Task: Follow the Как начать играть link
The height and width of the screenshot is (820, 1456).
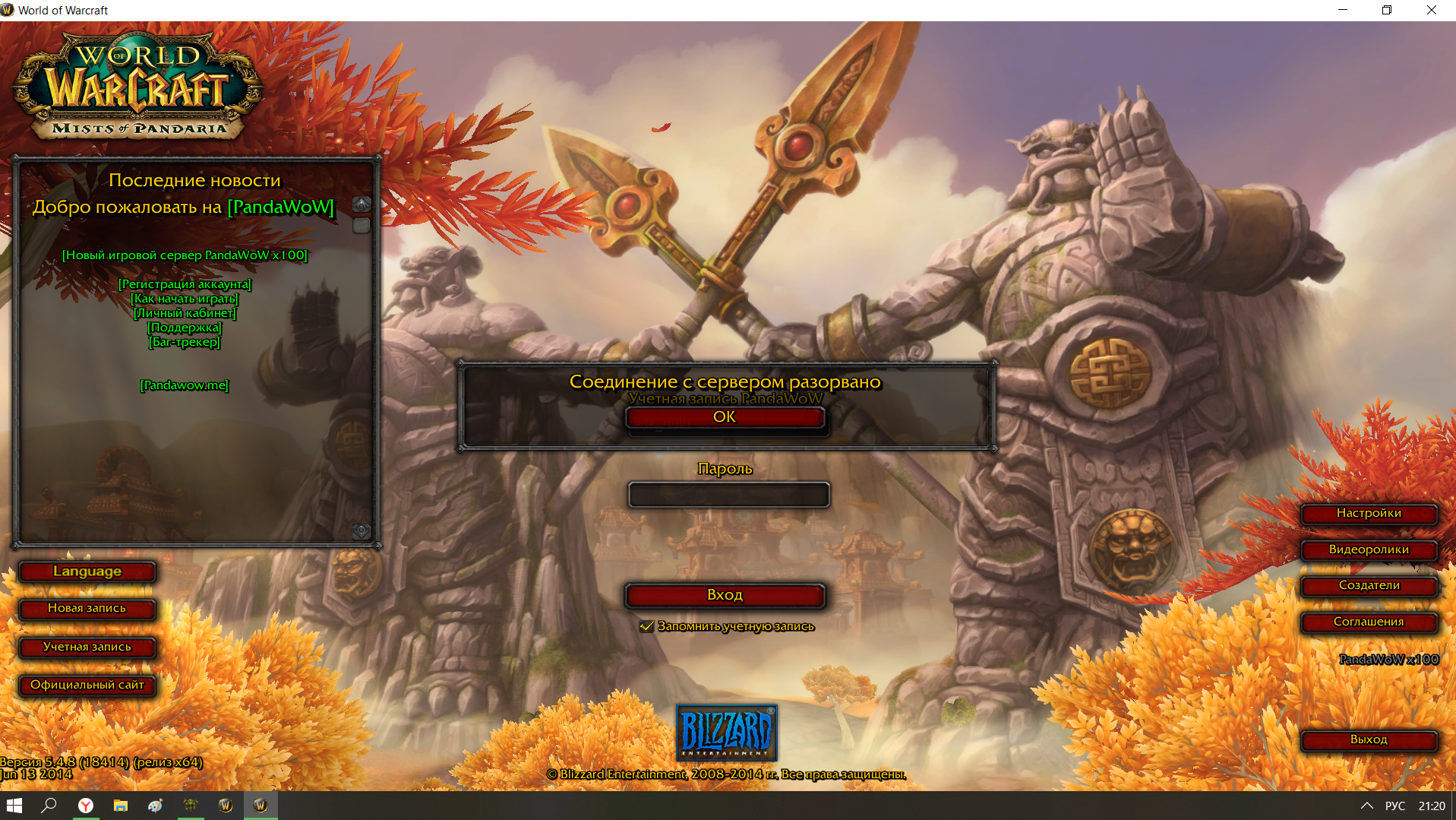Action: pyautogui.click(x=185, y=299)
